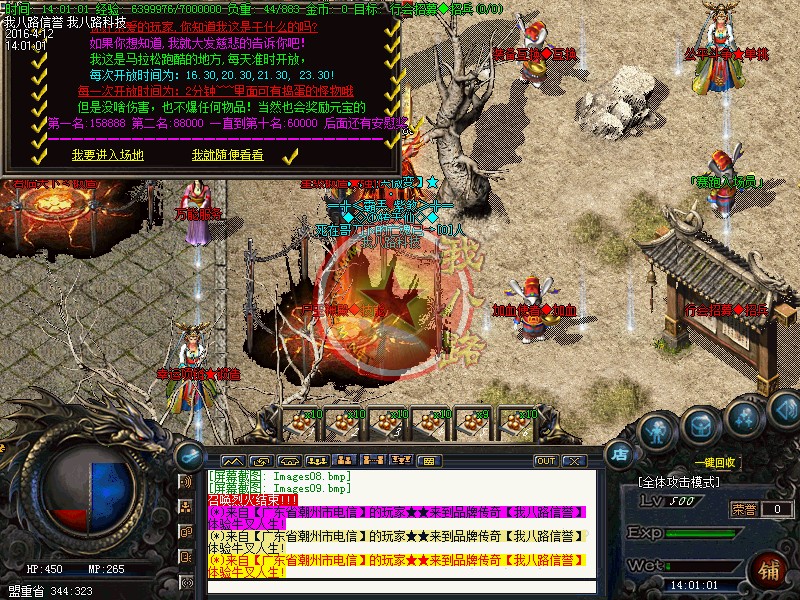
Task: Choose the 我要进入场地 dialogue option
Action: 107,155
